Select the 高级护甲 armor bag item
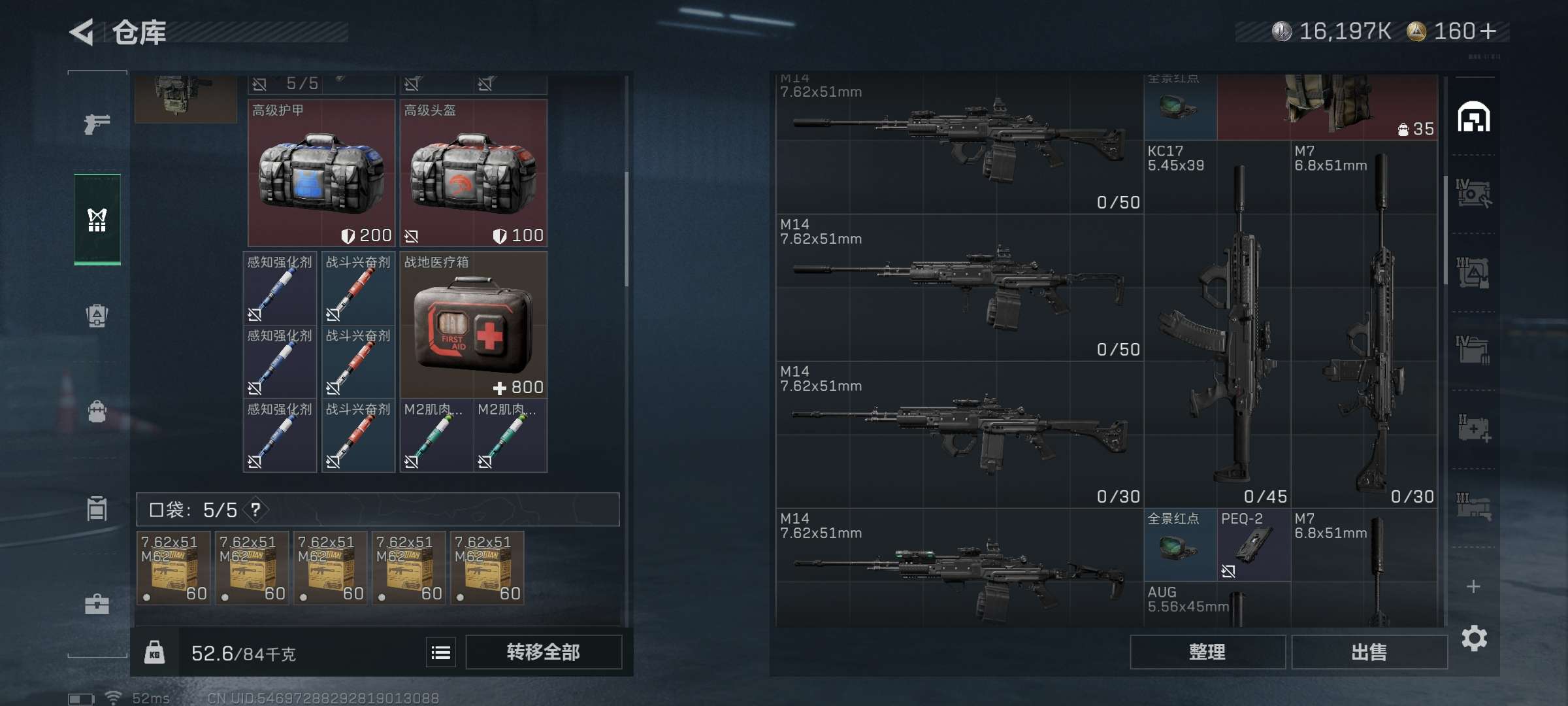 (x=321, y=173)
